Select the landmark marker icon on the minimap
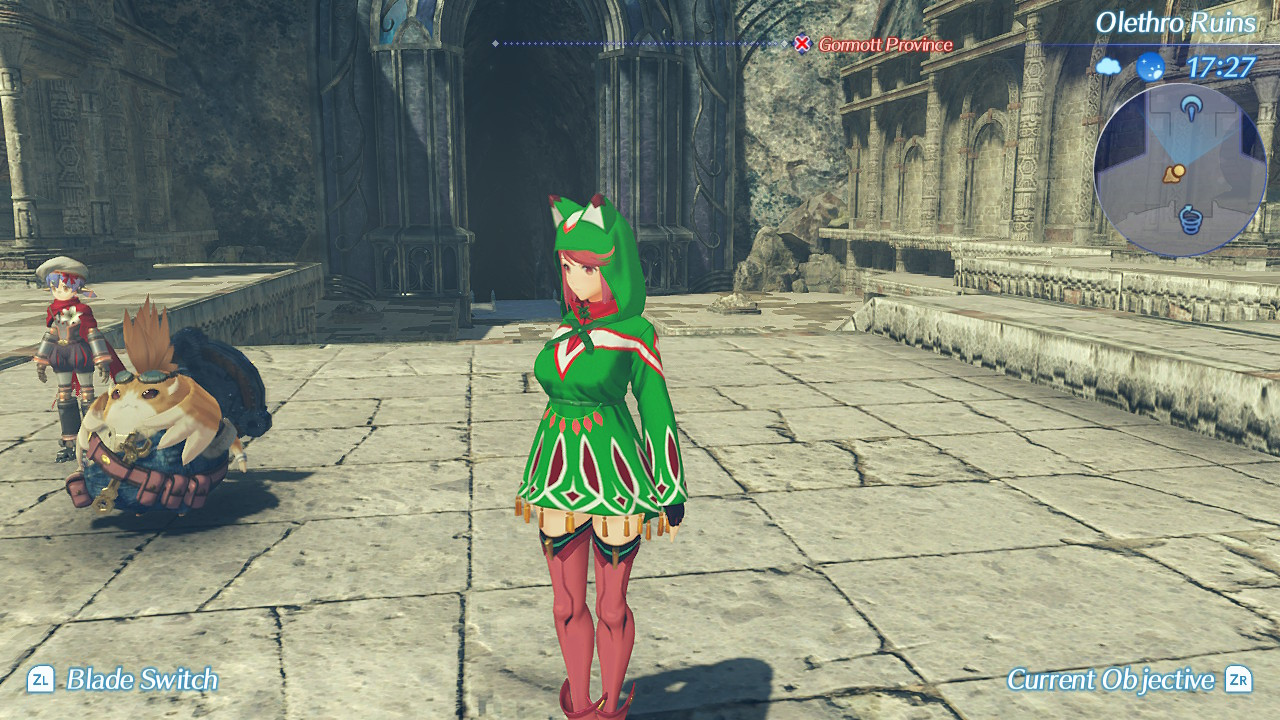1280x720 pixels. click(x=1191, y=107)
